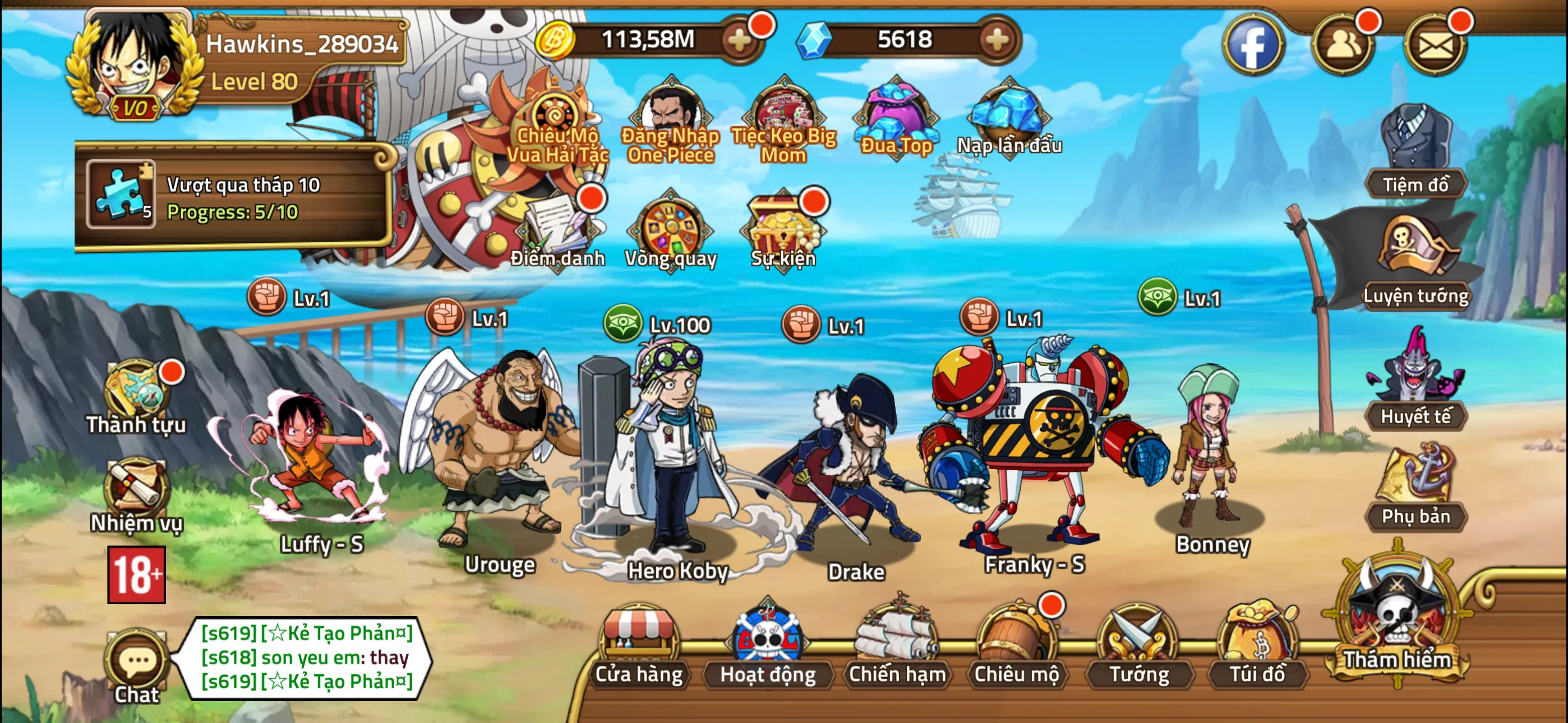Add gems with the diamond plus button

pyautogui.click(x=997, y=40)
